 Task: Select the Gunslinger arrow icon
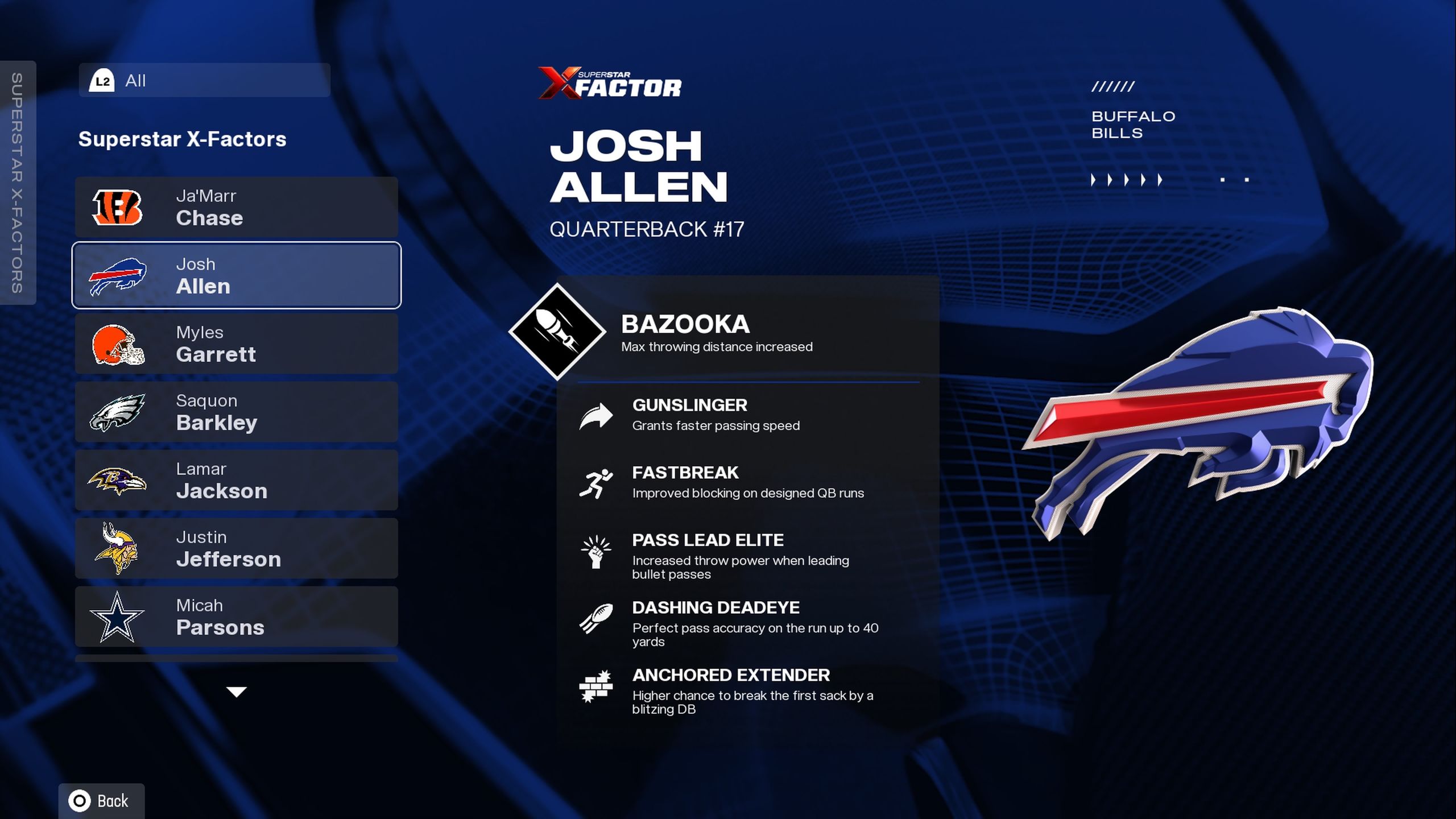(595, 415)
